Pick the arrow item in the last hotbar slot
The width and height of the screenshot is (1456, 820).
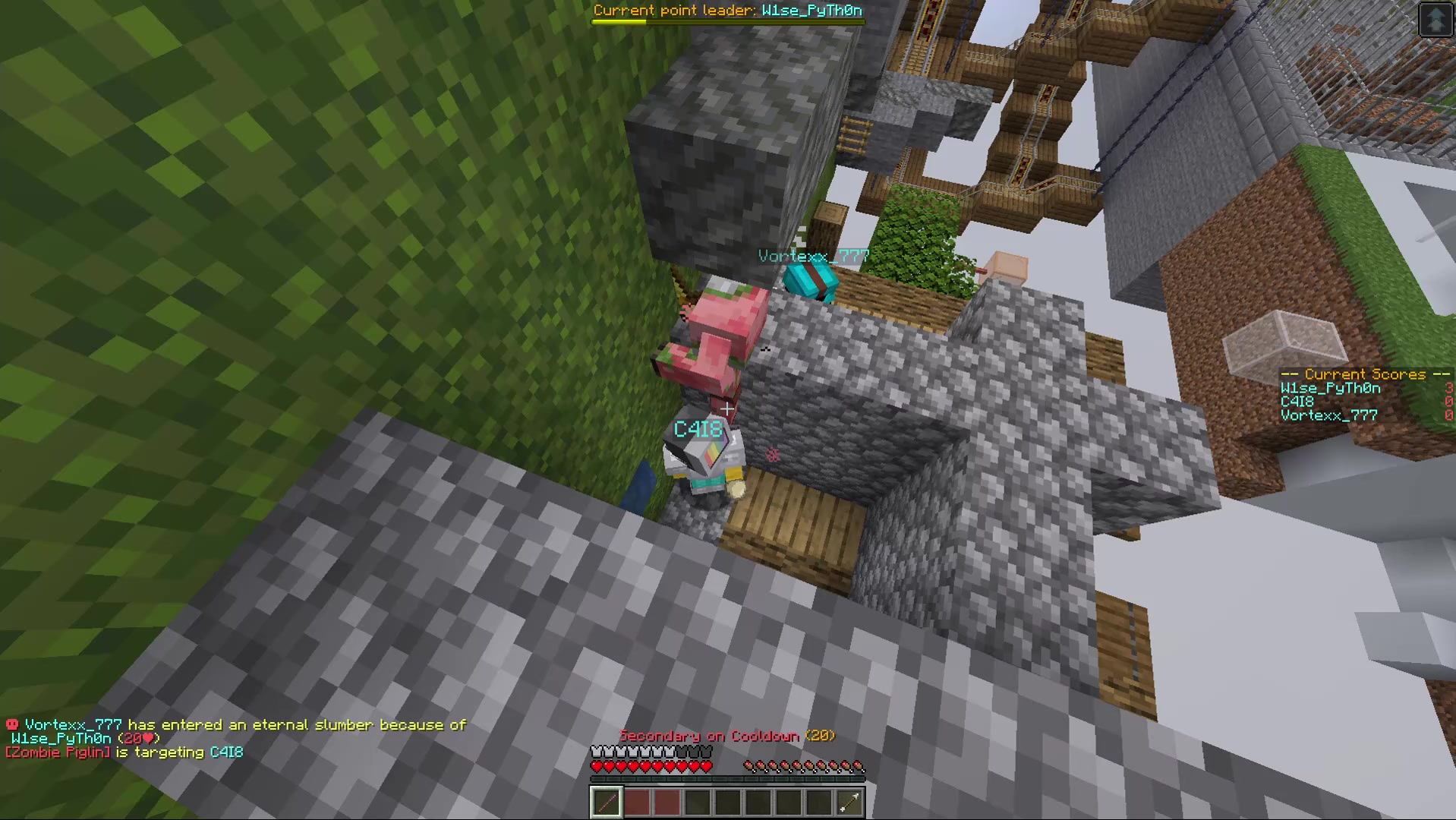click(x=849, y=801)
